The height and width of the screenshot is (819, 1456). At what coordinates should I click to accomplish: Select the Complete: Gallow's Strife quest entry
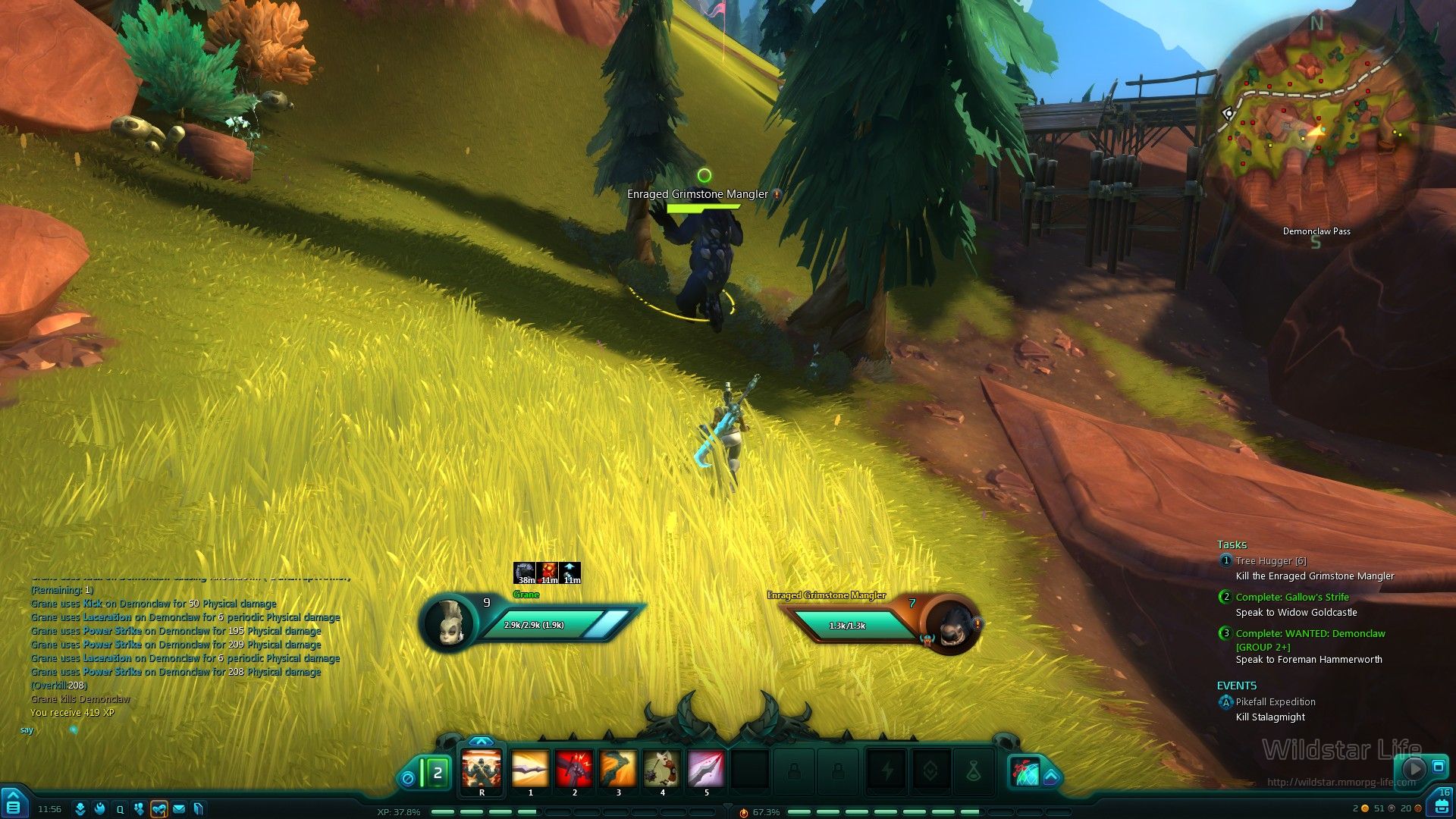(x=1291, y=598)
